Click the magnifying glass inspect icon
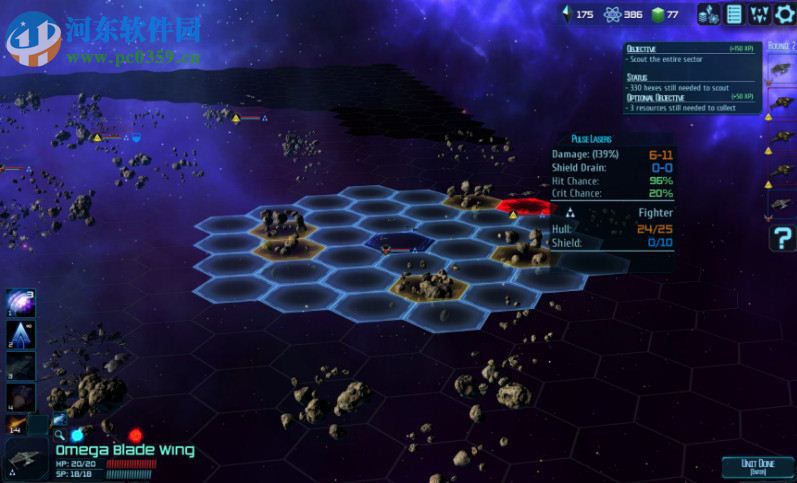Image resolution: width=797 pixels, height=483 pixels. [x=60, y=435]
